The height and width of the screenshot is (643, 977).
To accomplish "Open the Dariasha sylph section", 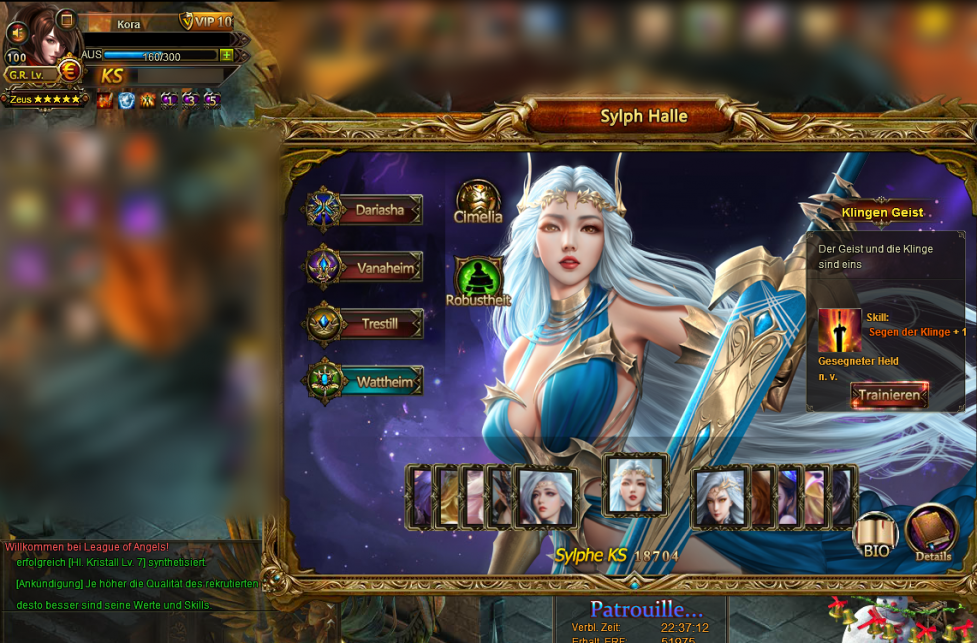I will (x=365, y=210).
